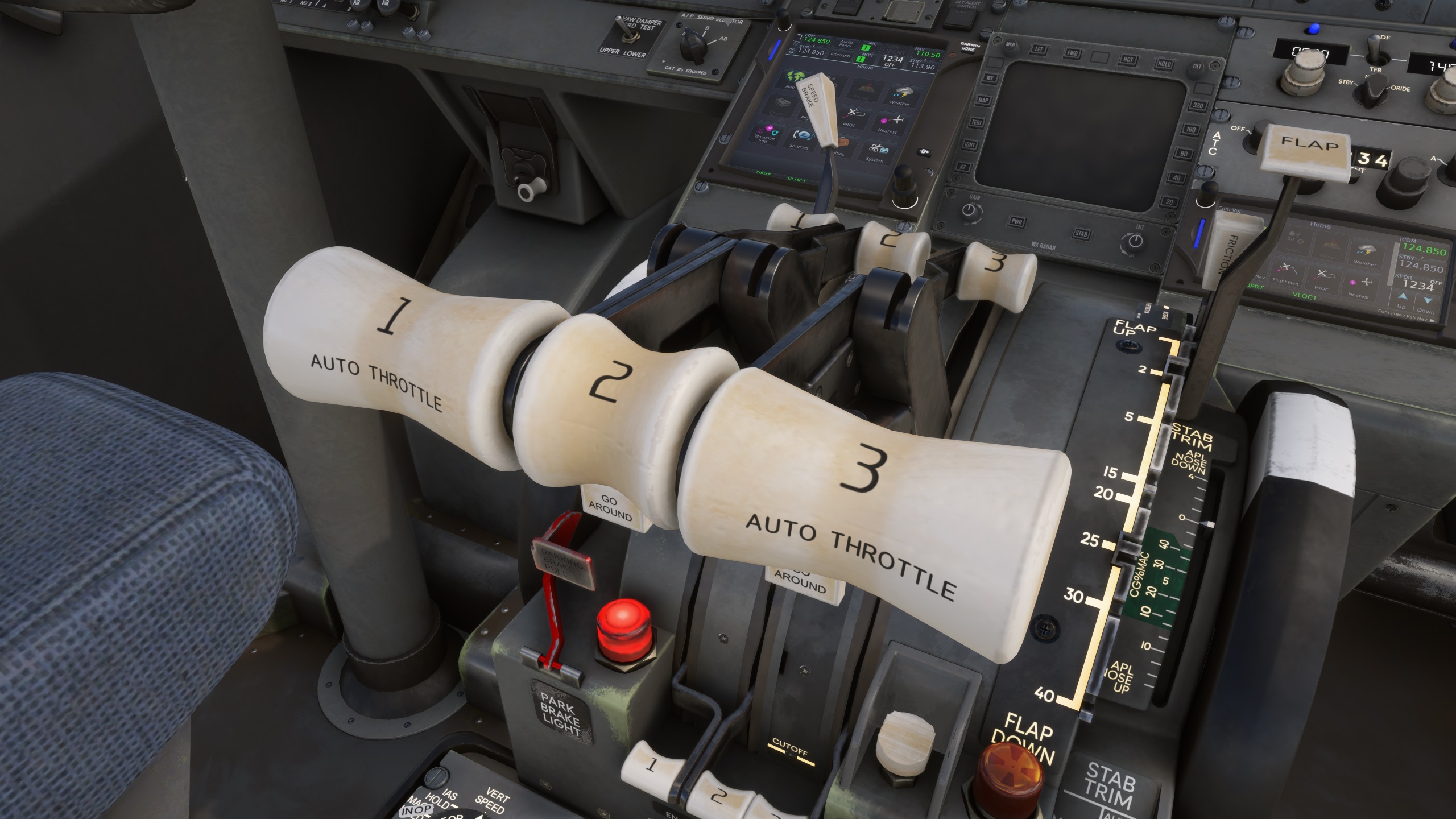The height and width of the screenshot is (819, 1456).
Task: Select WX mode on the weather radar
Action: tap(989, 78)
